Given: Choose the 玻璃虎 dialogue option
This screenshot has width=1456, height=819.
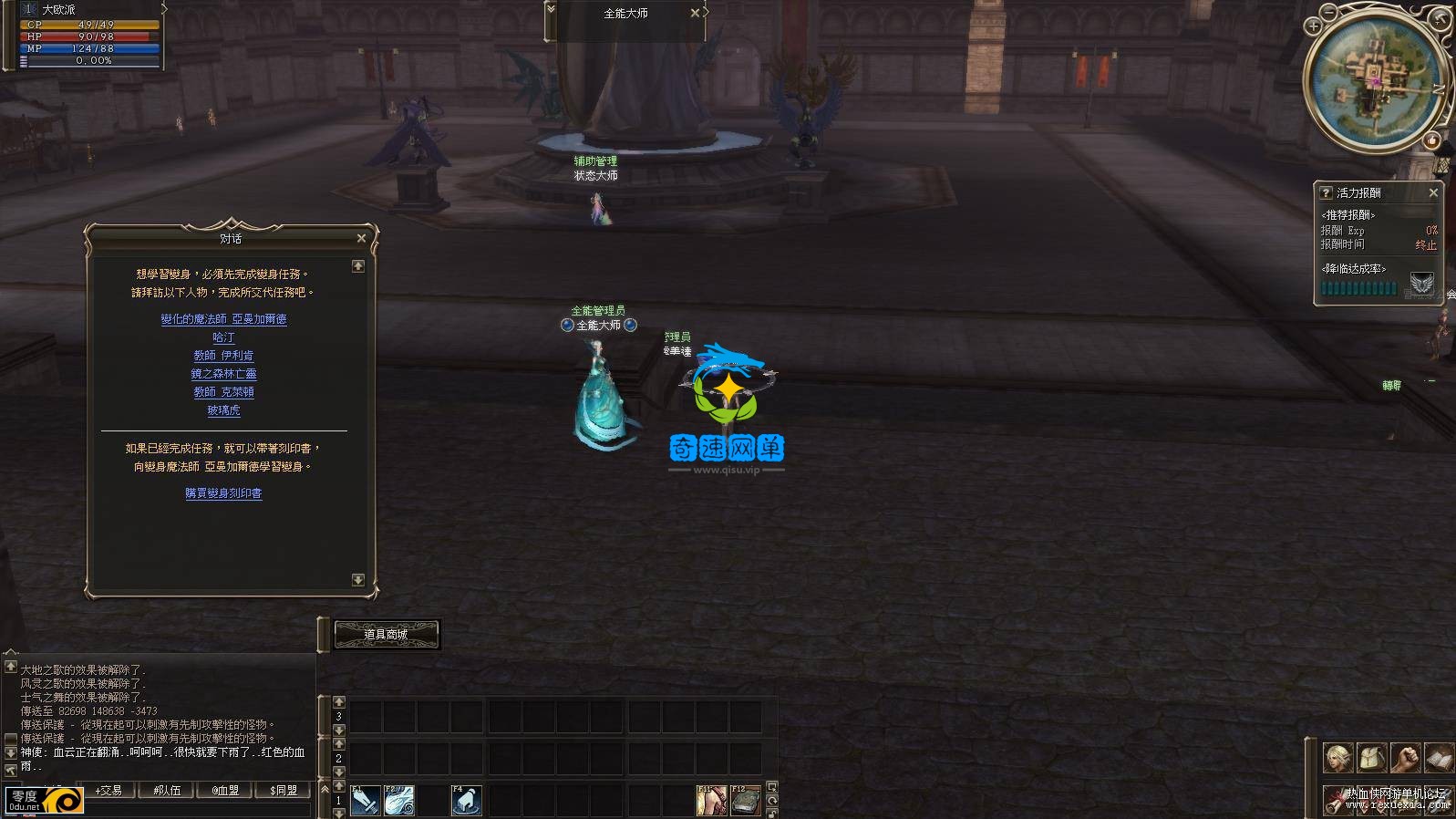Looking at the screenshot, I should (x=223, y=410).
